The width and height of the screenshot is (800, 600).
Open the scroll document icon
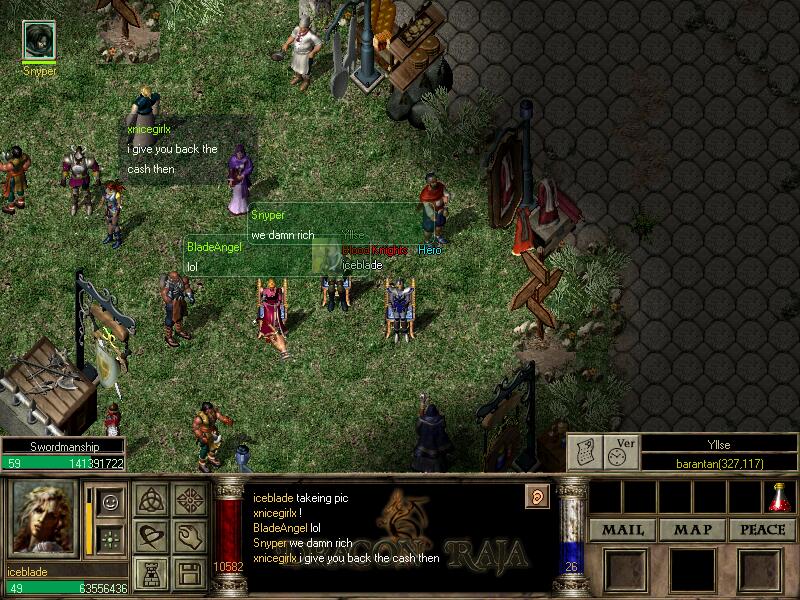[585, 453]
